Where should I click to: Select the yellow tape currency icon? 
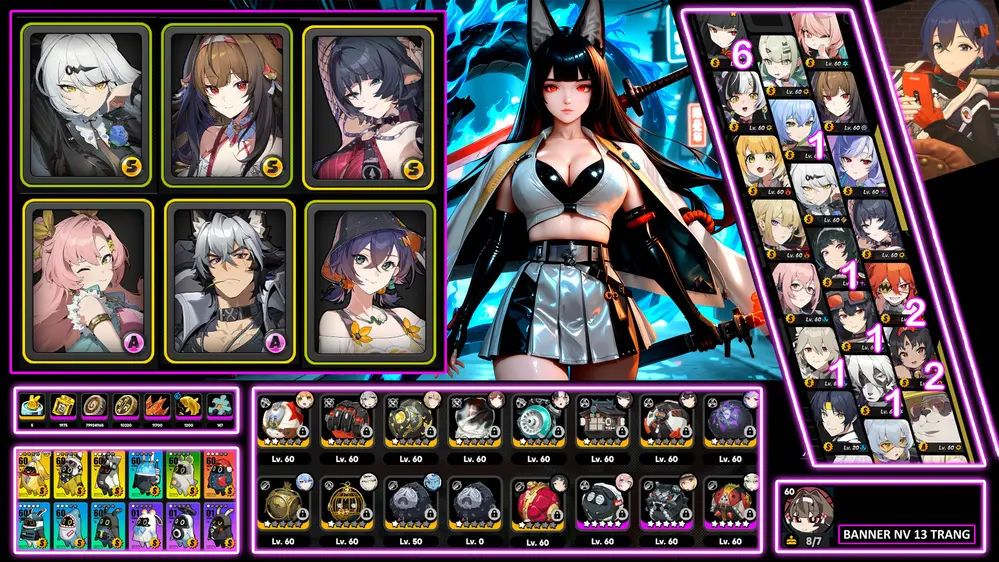[62, 406]
